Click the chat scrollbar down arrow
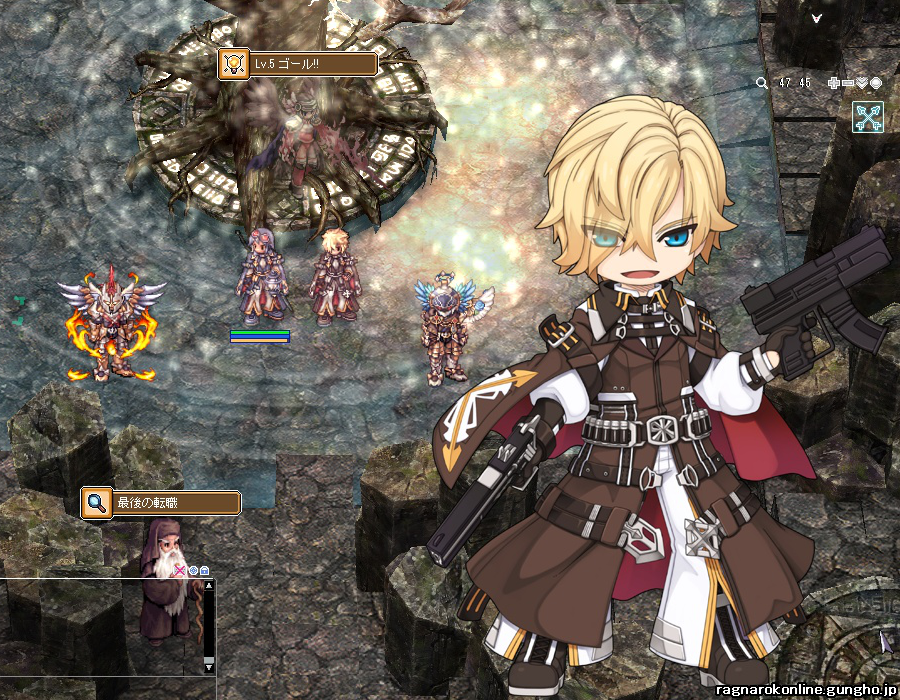This screenshot has height=700, width=900. coord(209,665)
